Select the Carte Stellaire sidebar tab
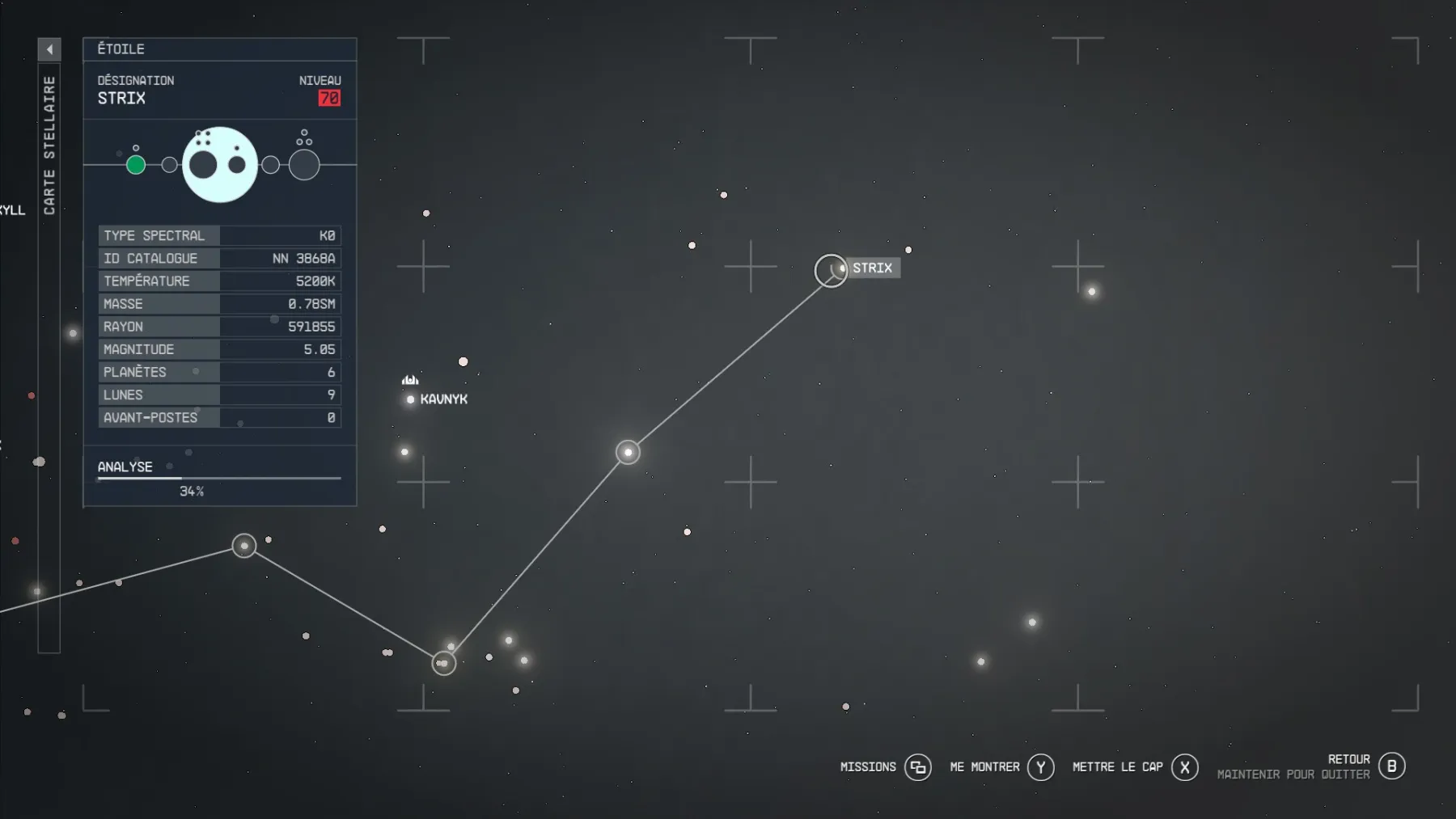 [50, 141]
